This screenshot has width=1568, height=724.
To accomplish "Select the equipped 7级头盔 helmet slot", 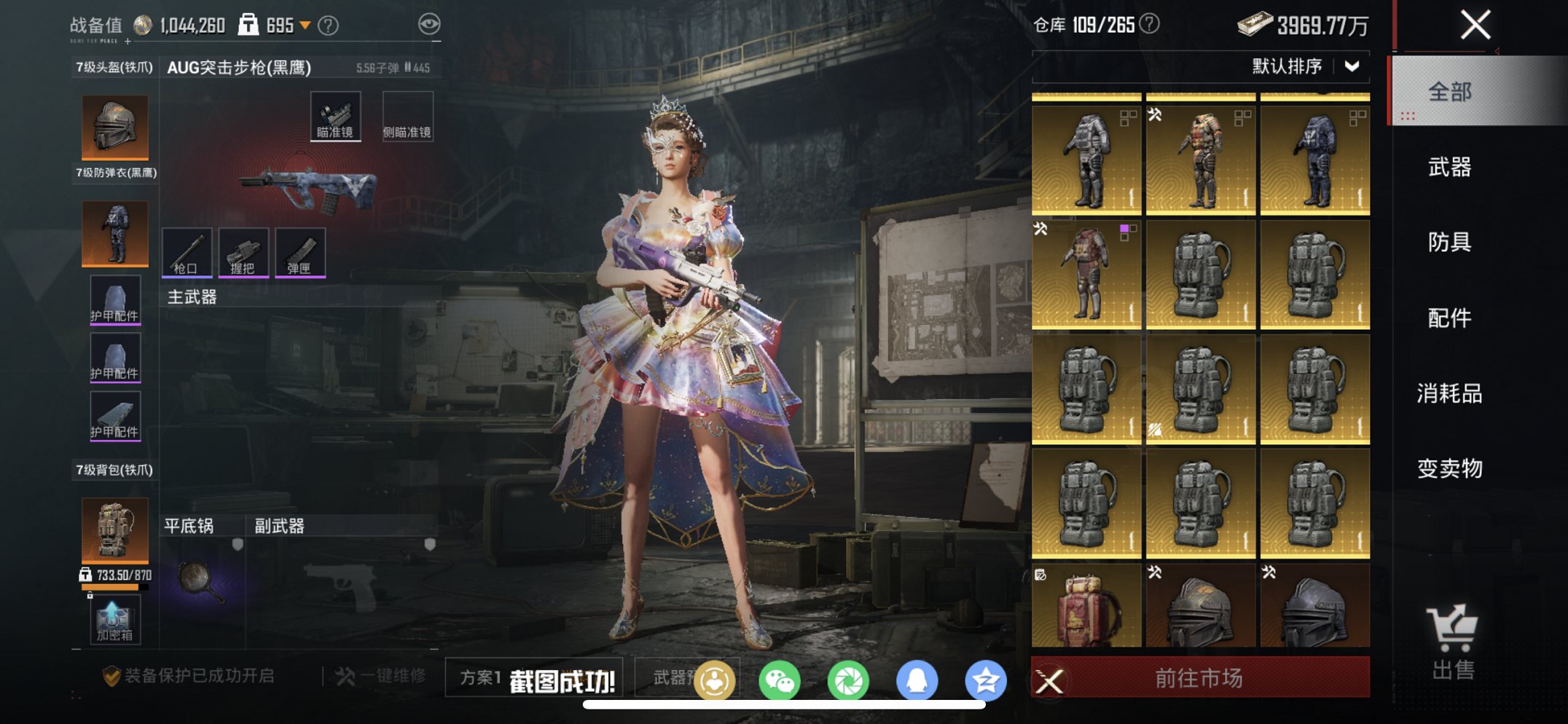I will 115,127.
